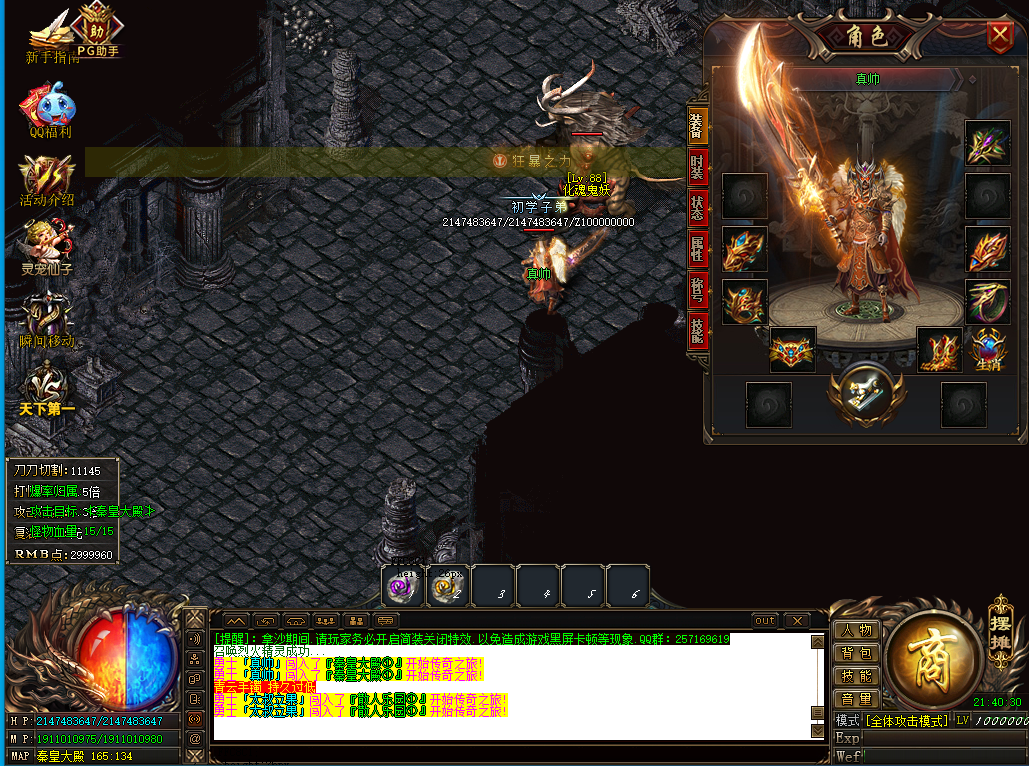The height and width of the screenshot is (766, 1029).
Task: Switch to the 技能 tab in character panel
Action: (x=697, y=331)
